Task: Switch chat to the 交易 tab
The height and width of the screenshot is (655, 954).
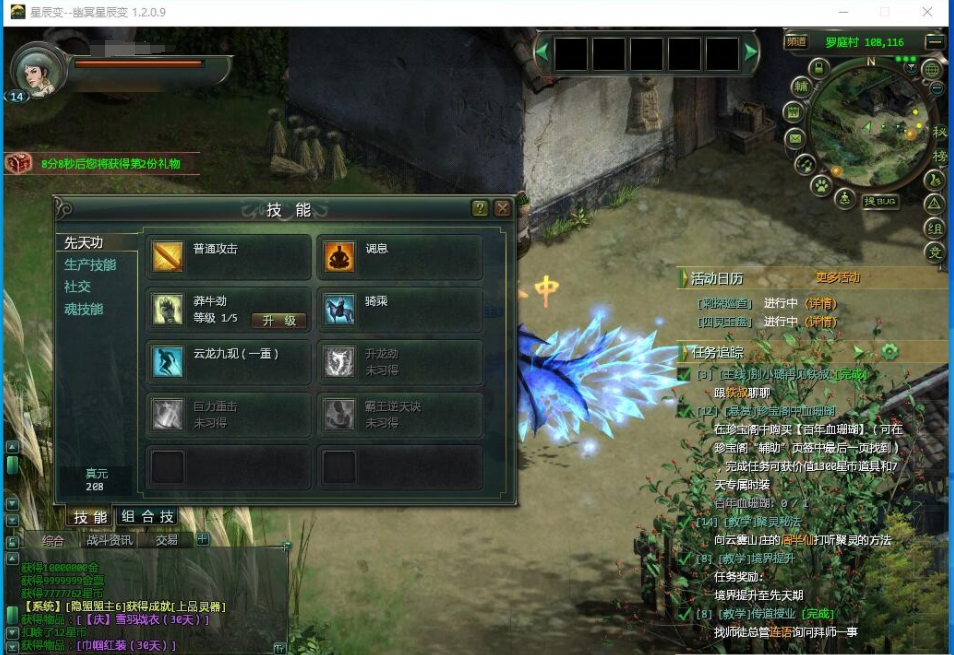Action: click(x=167, y=540)
